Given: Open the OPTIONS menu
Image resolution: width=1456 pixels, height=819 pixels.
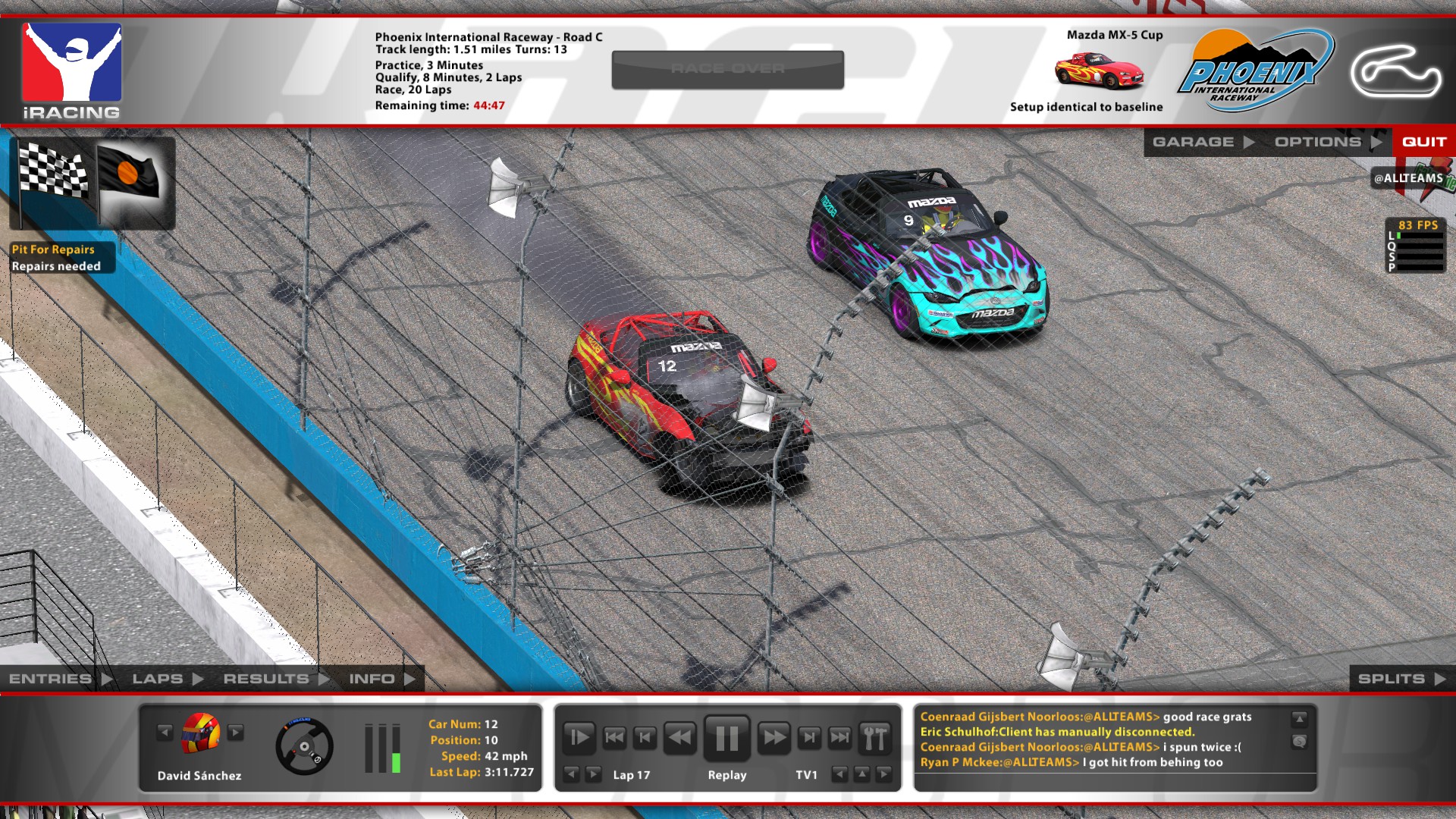Looking at the screenshot, I should click(x=1319, y=141).
